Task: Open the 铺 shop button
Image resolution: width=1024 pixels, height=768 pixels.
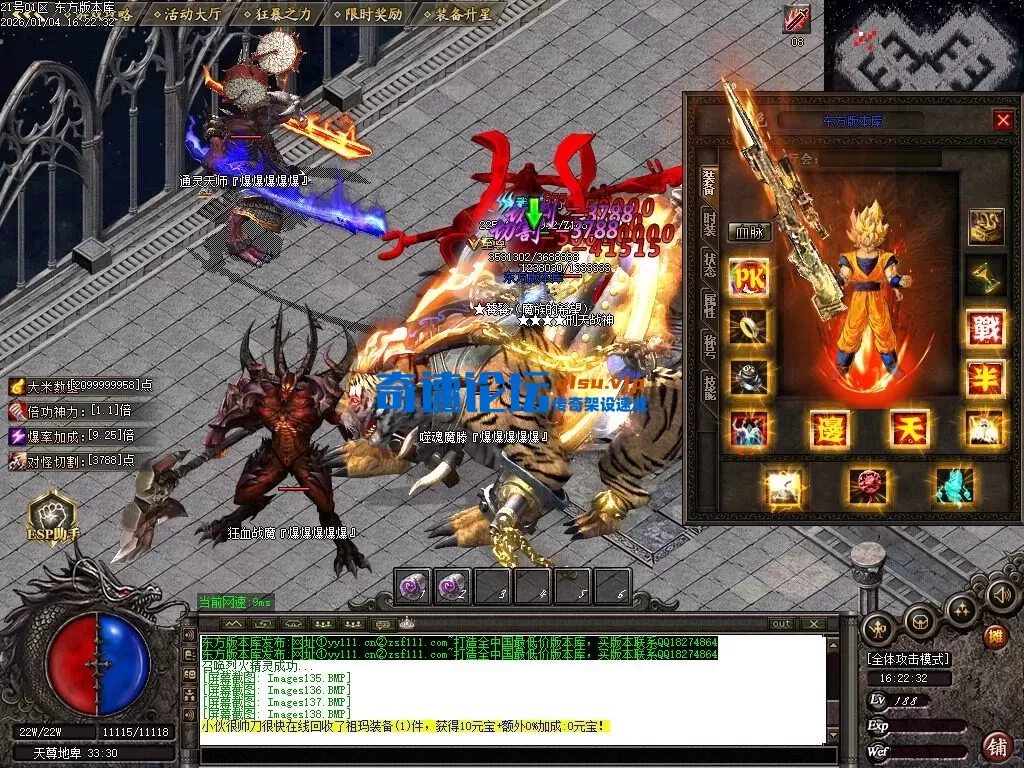Action: (x=996, y=745)
